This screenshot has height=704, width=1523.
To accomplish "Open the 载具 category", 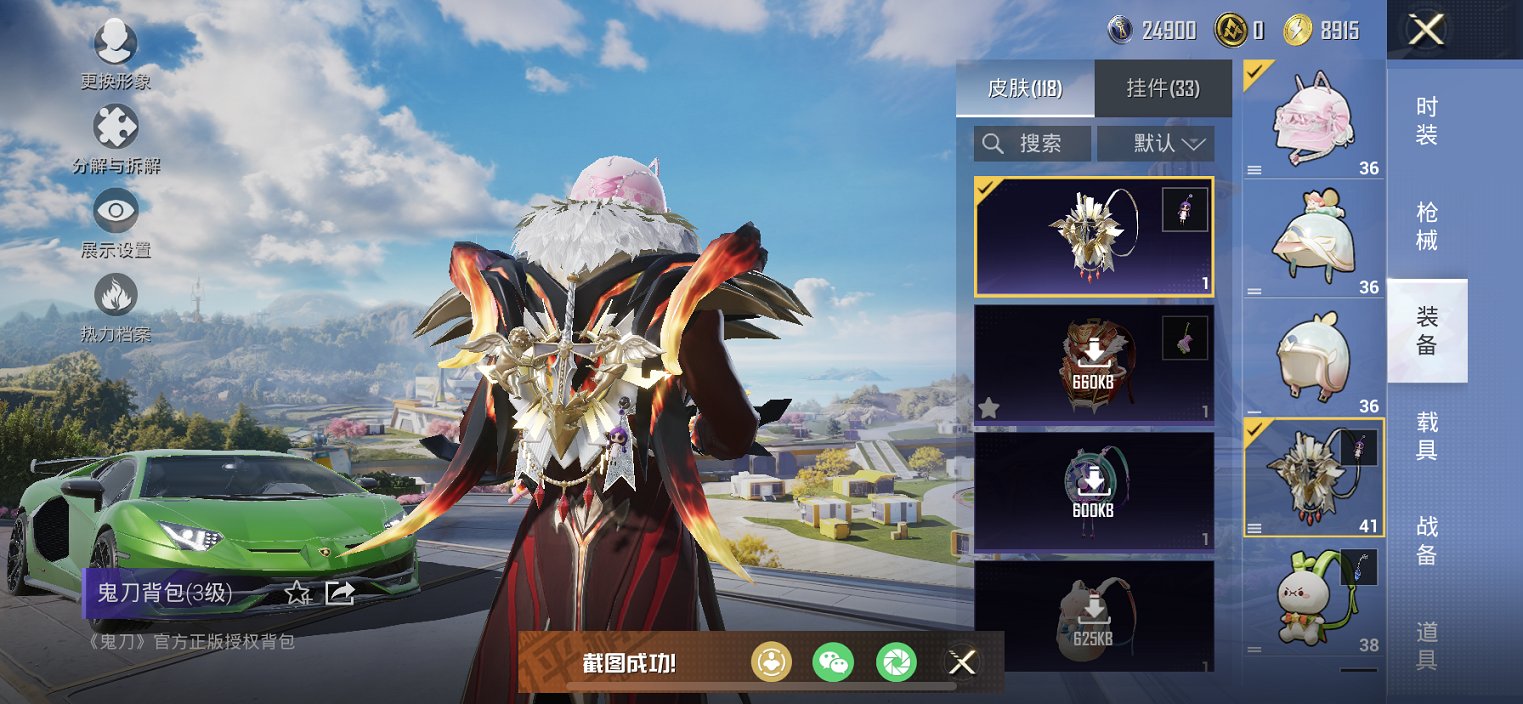I will click(x=1427, y=435).
